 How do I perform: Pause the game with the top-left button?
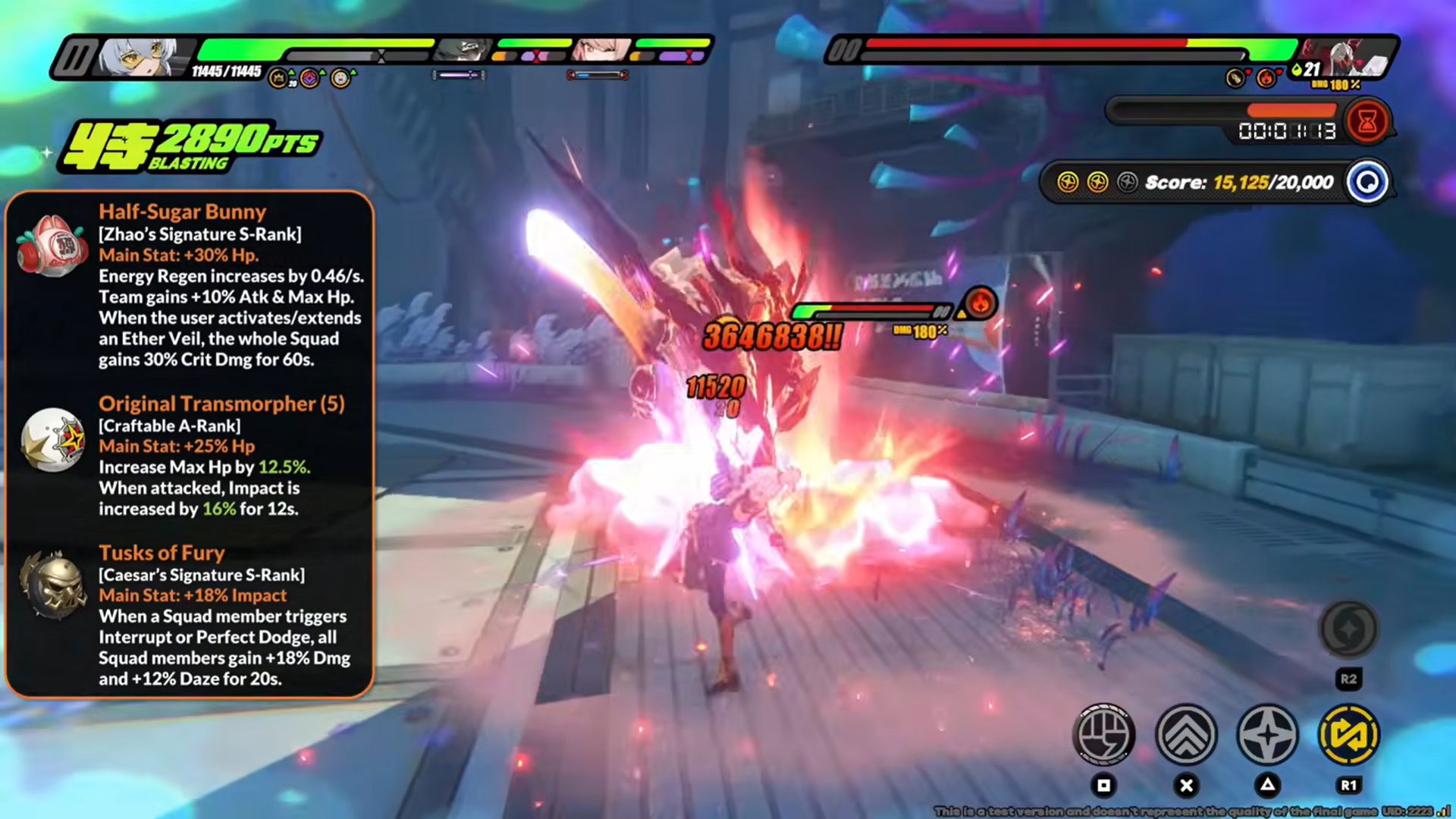(x=75, y=58)
